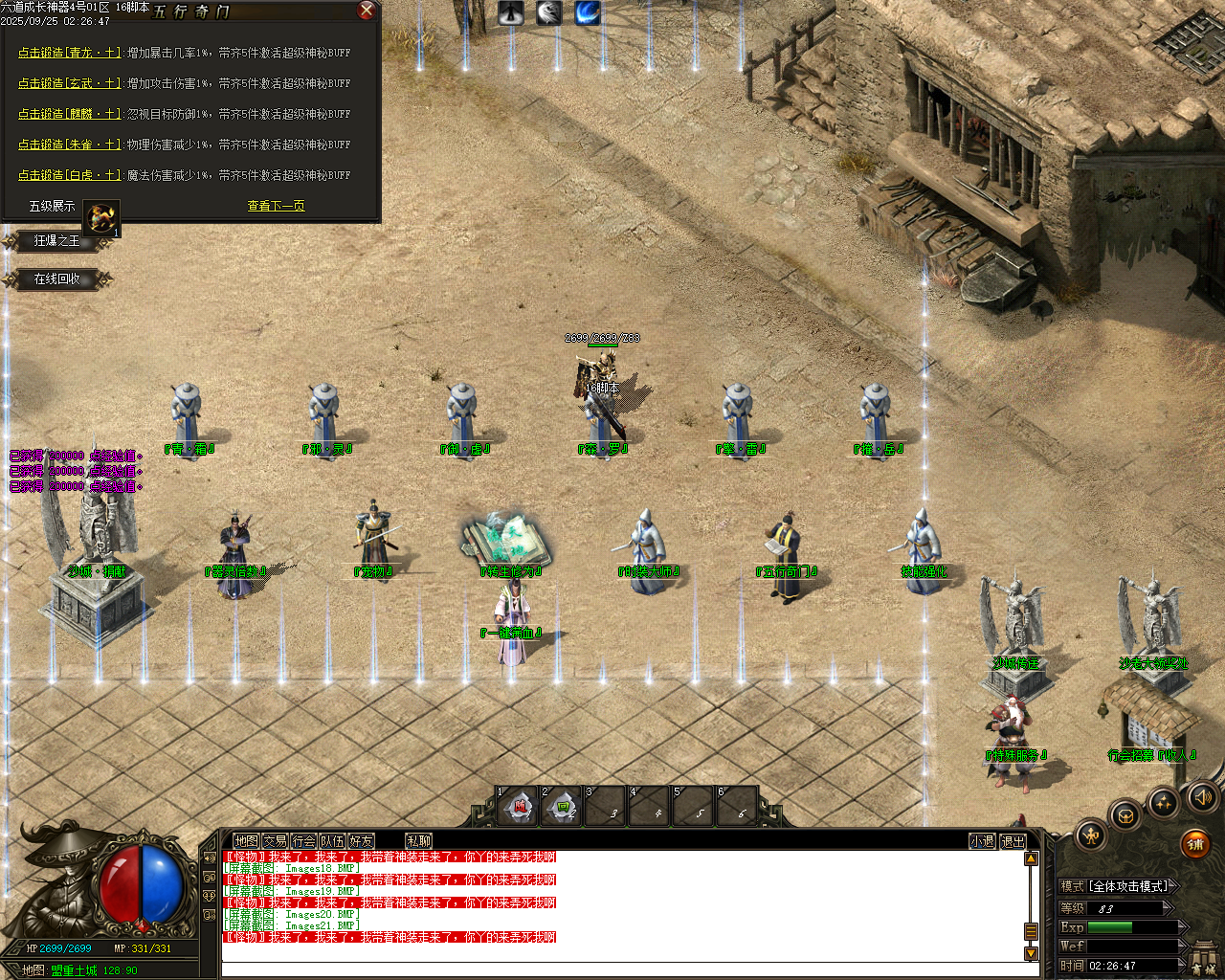Click the white eagle buff icon at top

547,12
